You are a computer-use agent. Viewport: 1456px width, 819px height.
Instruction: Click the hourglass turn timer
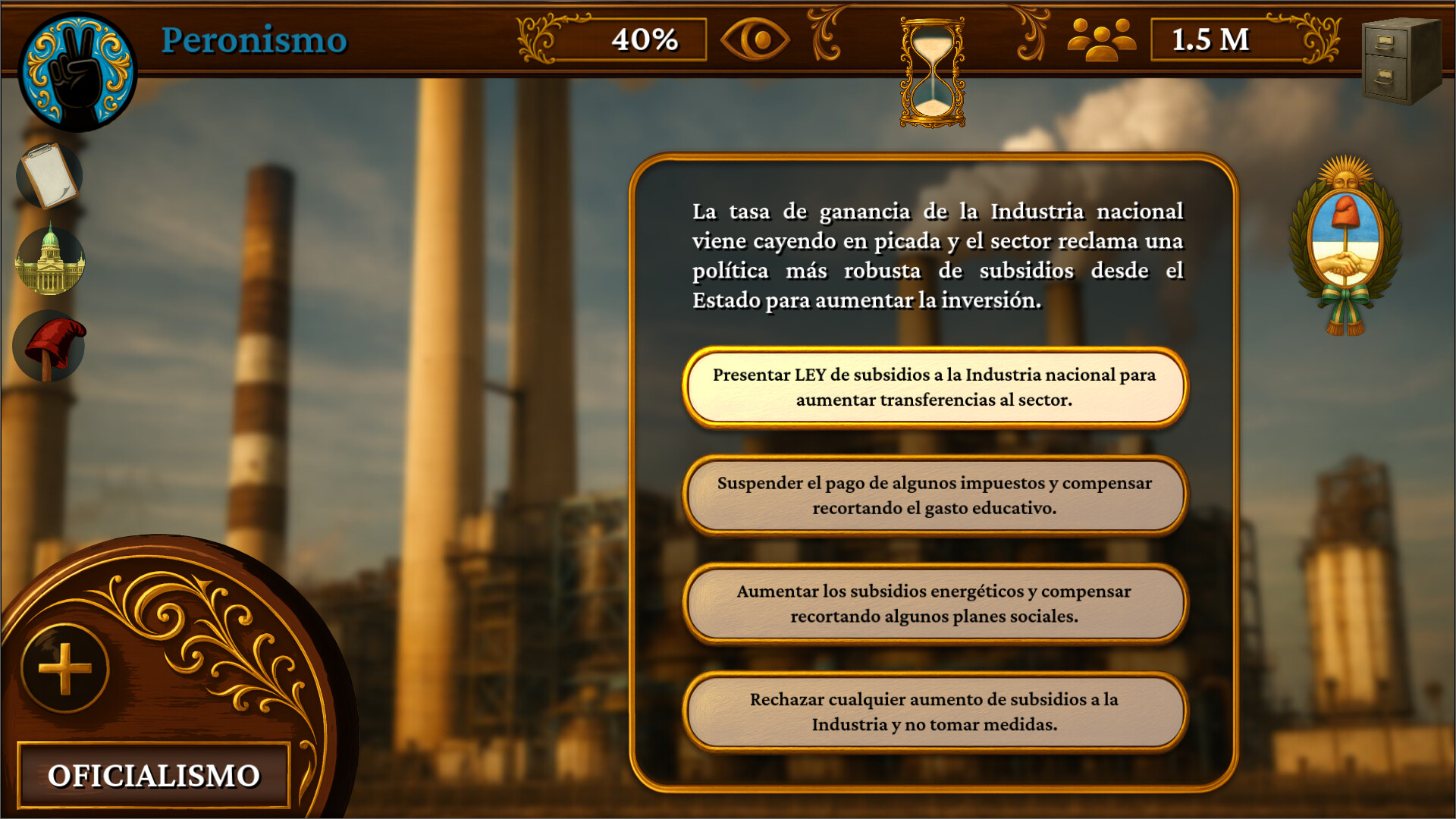pyautogui.click(x=932, y=73)
